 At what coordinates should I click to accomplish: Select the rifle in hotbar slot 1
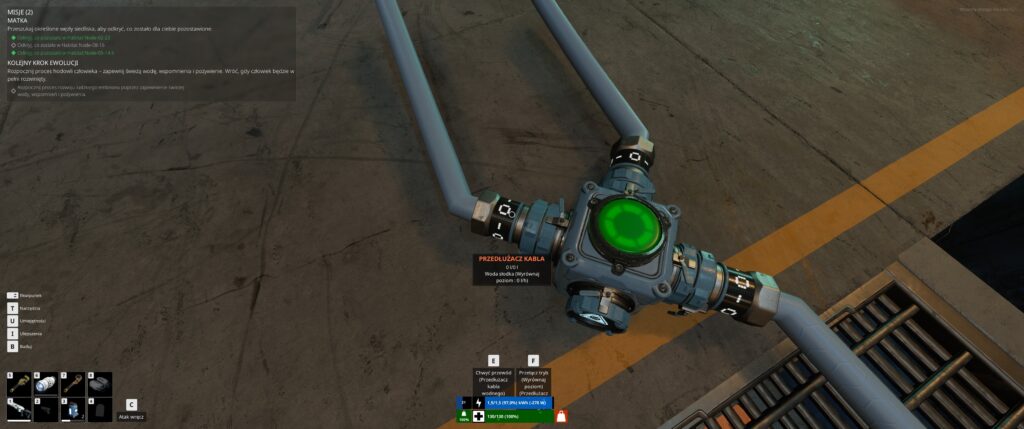click(19, 409)
